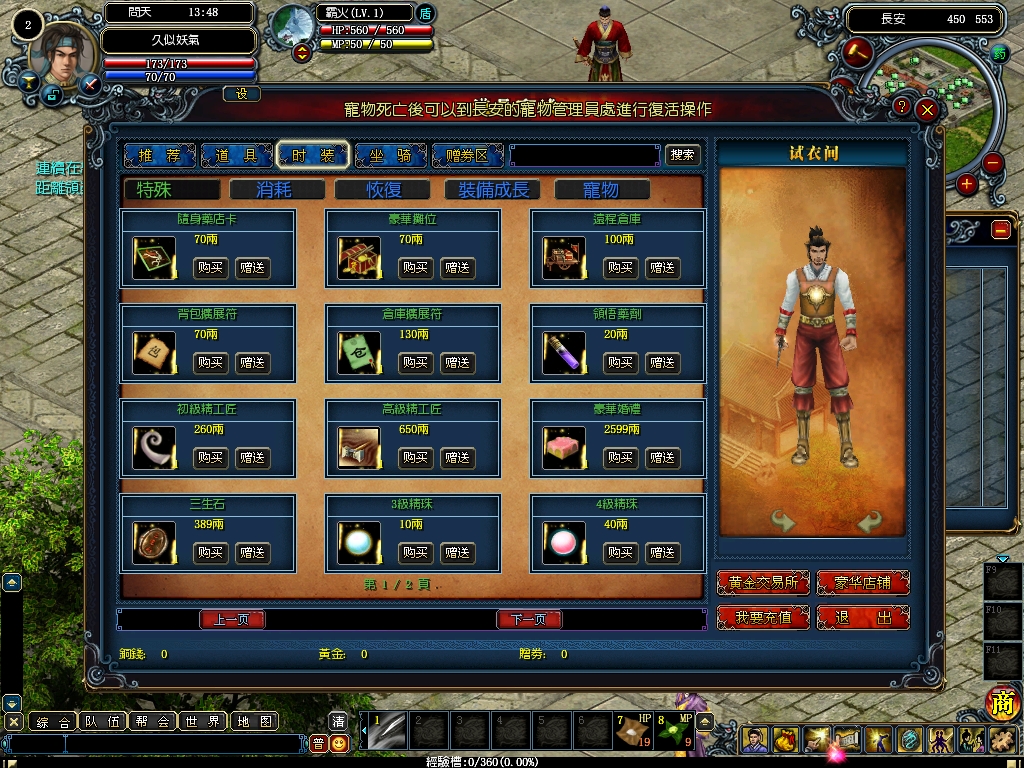Open the 世界 world chat channel
The image size is (1024, 768).
[x=203, y=721]
